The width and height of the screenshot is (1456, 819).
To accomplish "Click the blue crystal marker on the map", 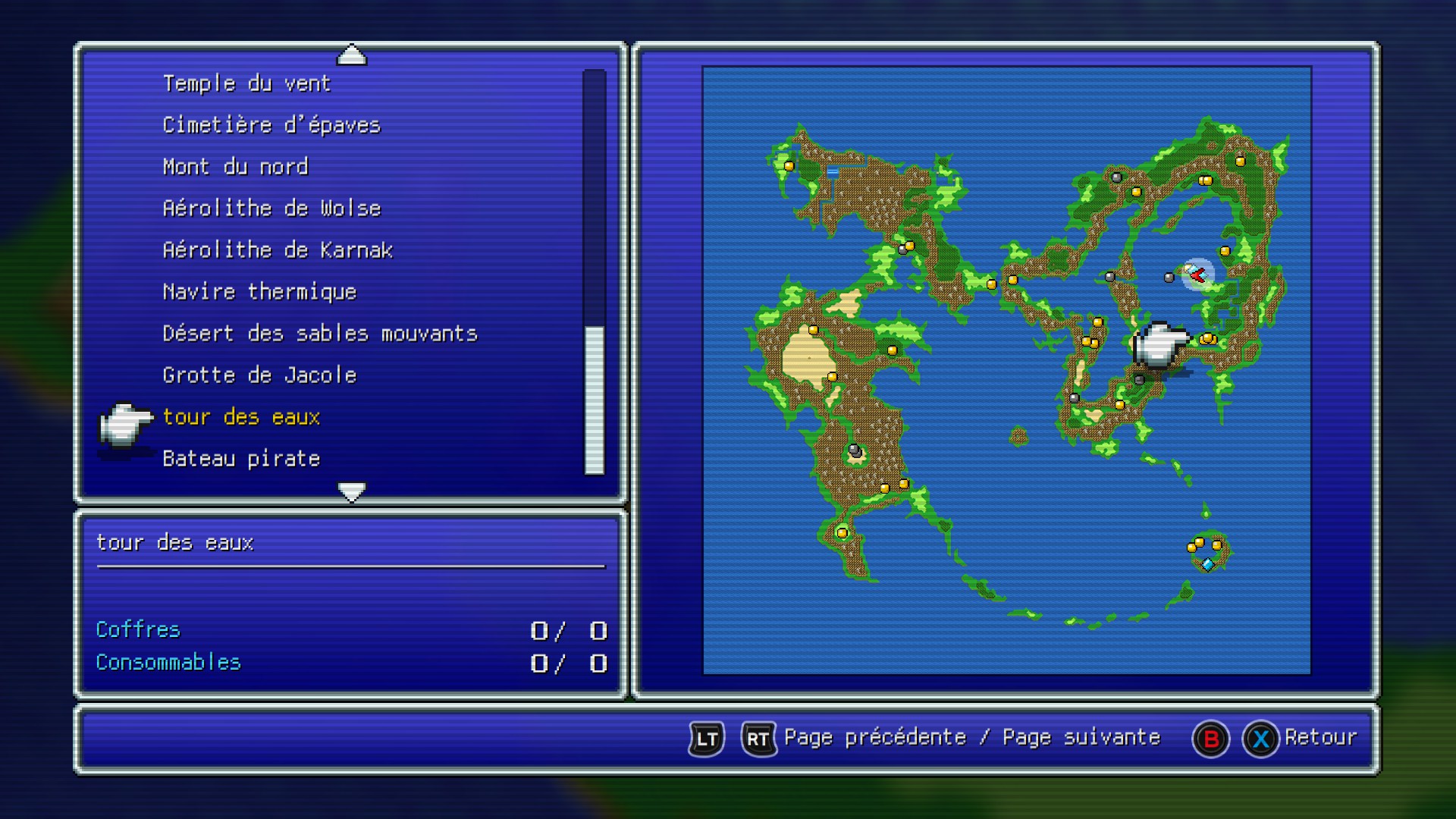I will point(1207,564).
